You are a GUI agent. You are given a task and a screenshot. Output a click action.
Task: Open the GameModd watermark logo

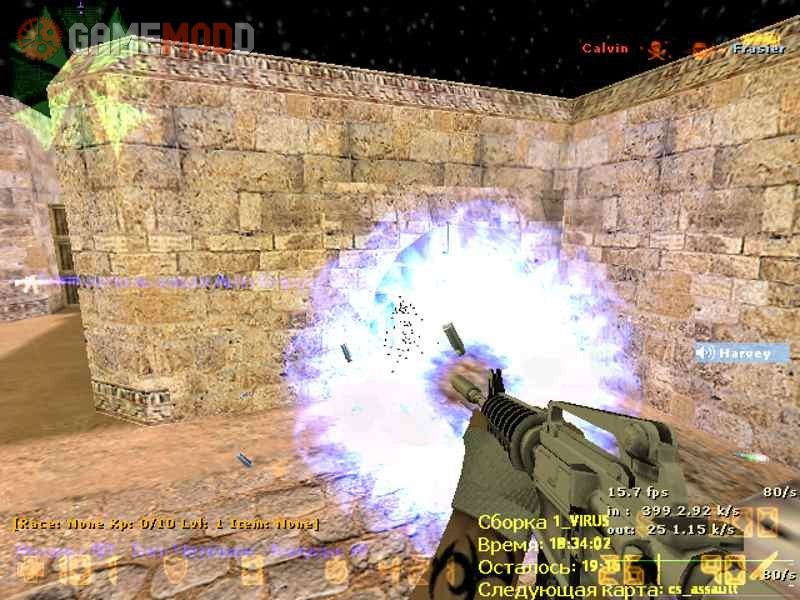point(133,38)
